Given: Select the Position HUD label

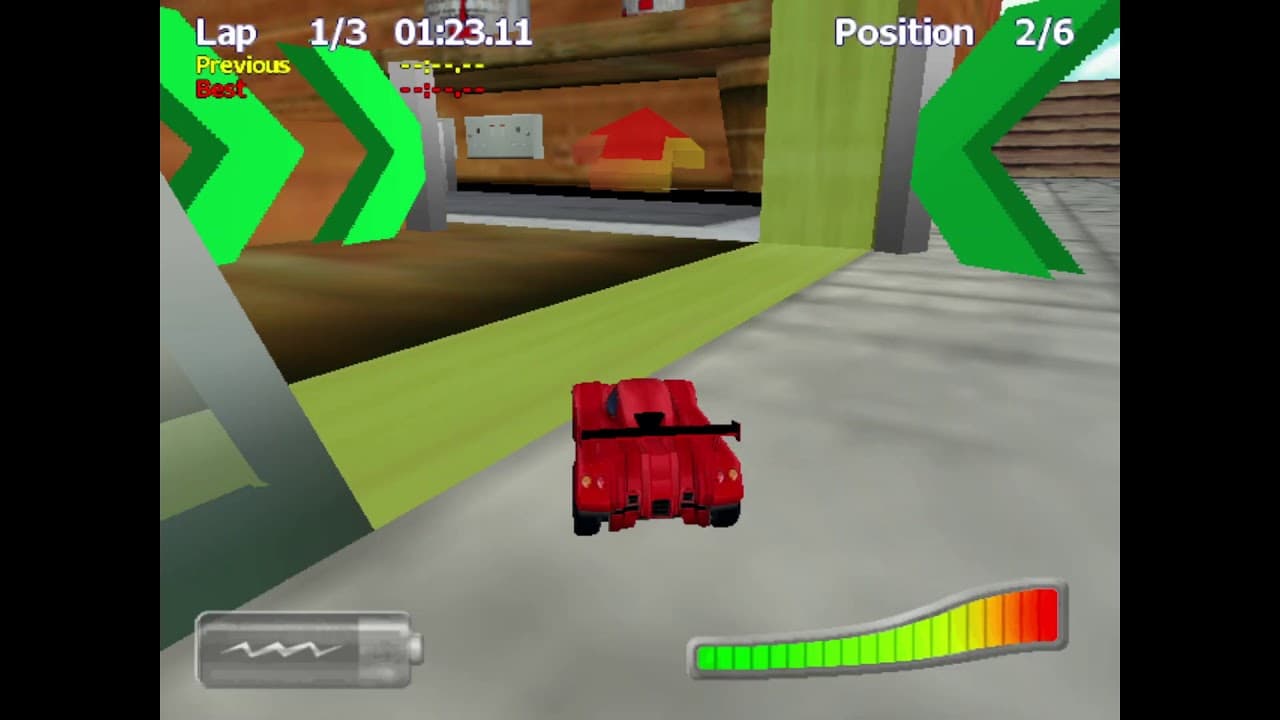Looking at the screenshot, I should coord(903,33).
